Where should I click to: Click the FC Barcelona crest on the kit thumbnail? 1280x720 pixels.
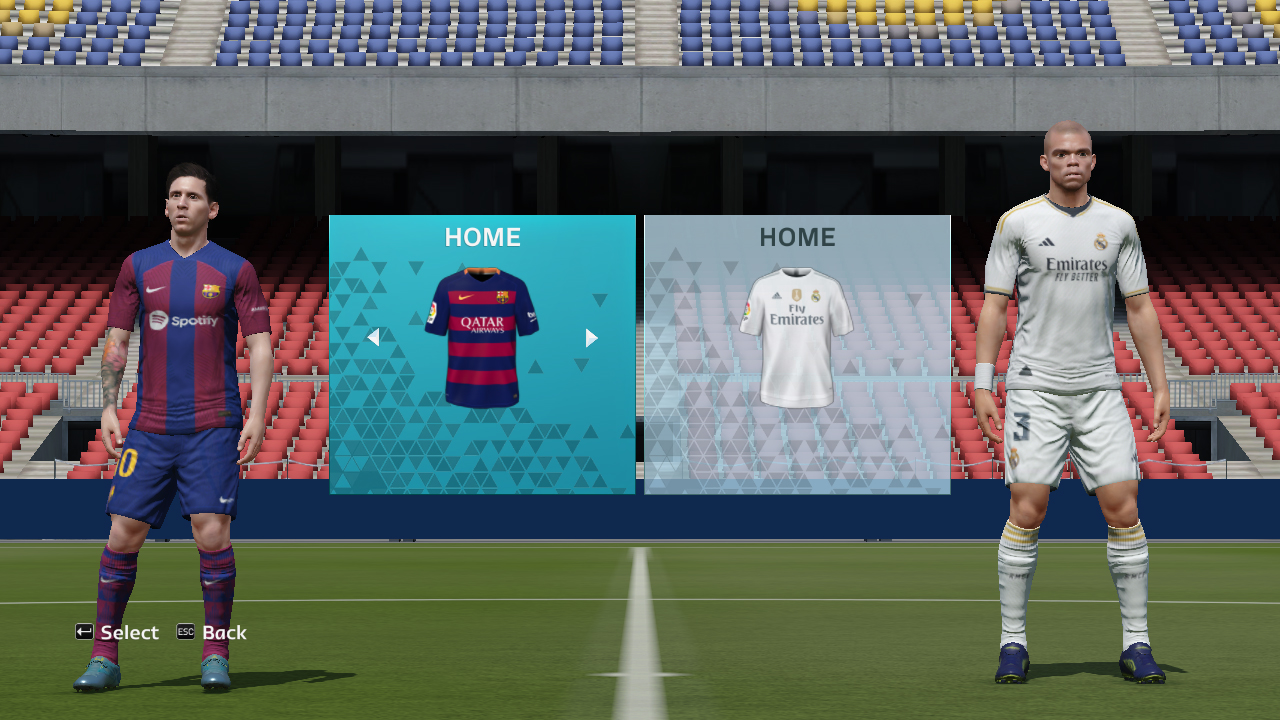pos(501,296)
